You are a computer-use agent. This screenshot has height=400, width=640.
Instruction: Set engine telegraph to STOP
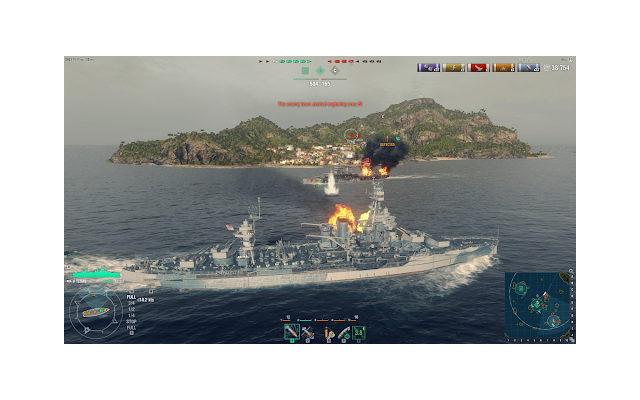pyautogui.click(x=131, y=321)
